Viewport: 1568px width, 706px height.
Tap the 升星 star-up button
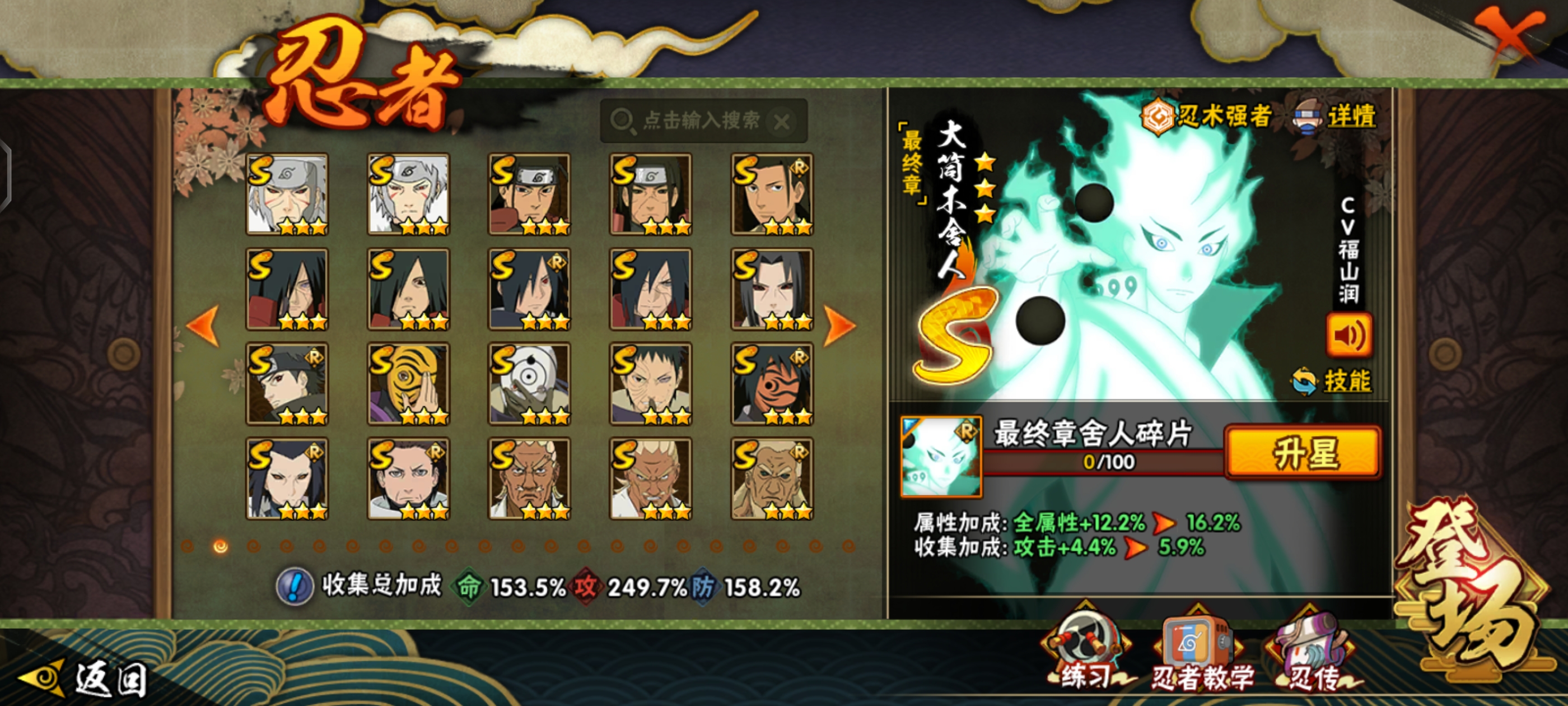tap(1303, 453)
